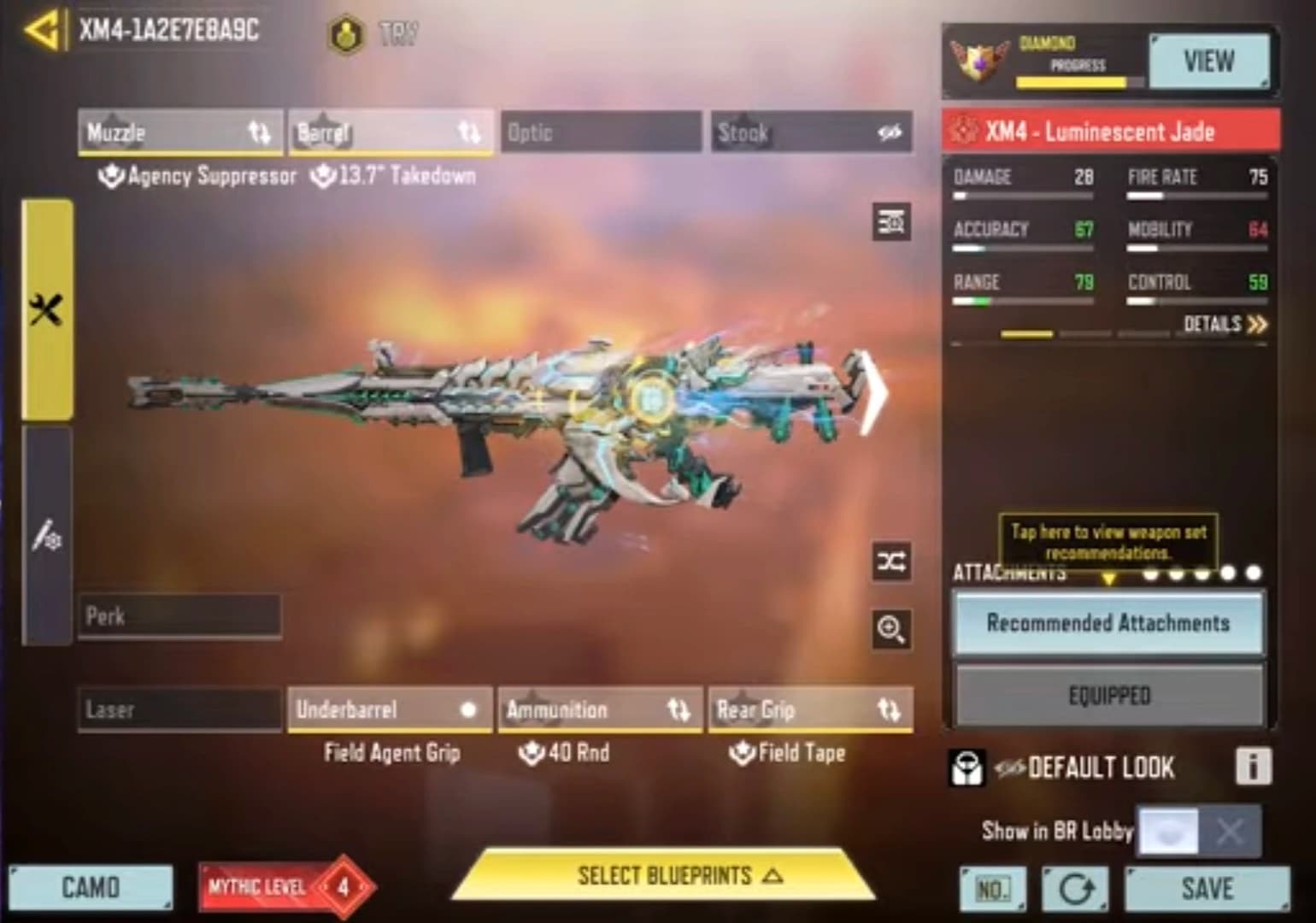
Task: Open the Stock attachment slot
Action: 811,132
